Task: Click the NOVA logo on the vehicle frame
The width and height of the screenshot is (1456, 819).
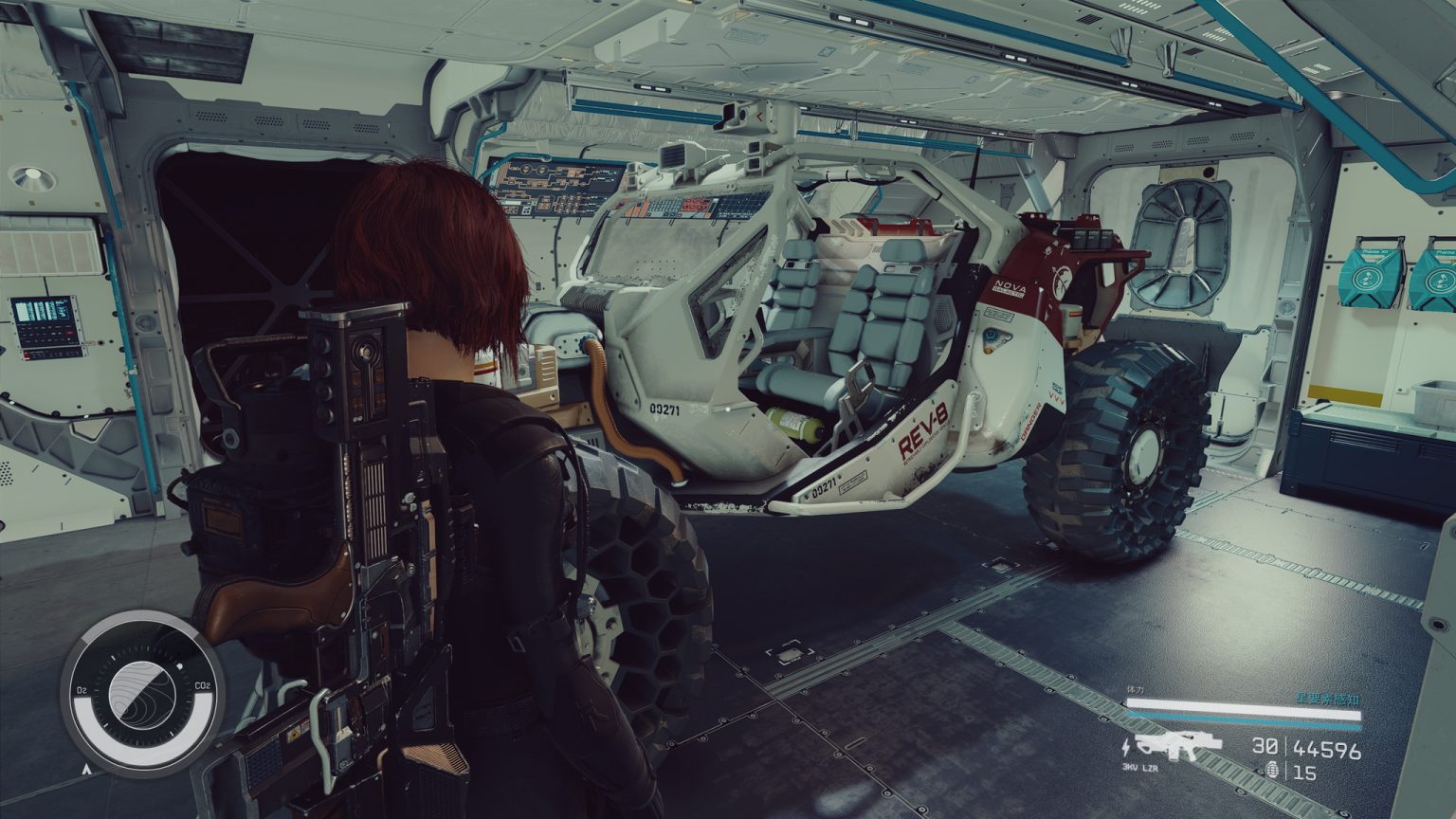Action: [1008, 284]
